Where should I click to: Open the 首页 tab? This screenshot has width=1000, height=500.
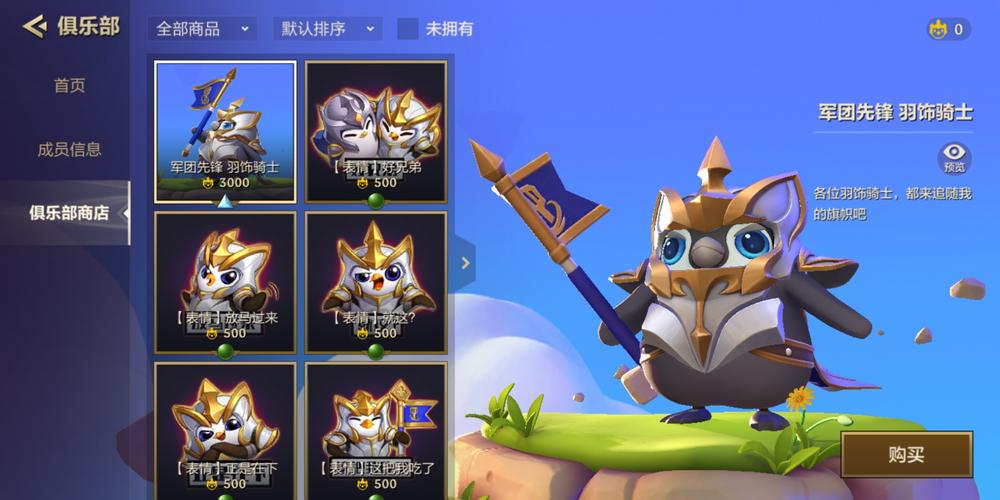tap(69, 86)
